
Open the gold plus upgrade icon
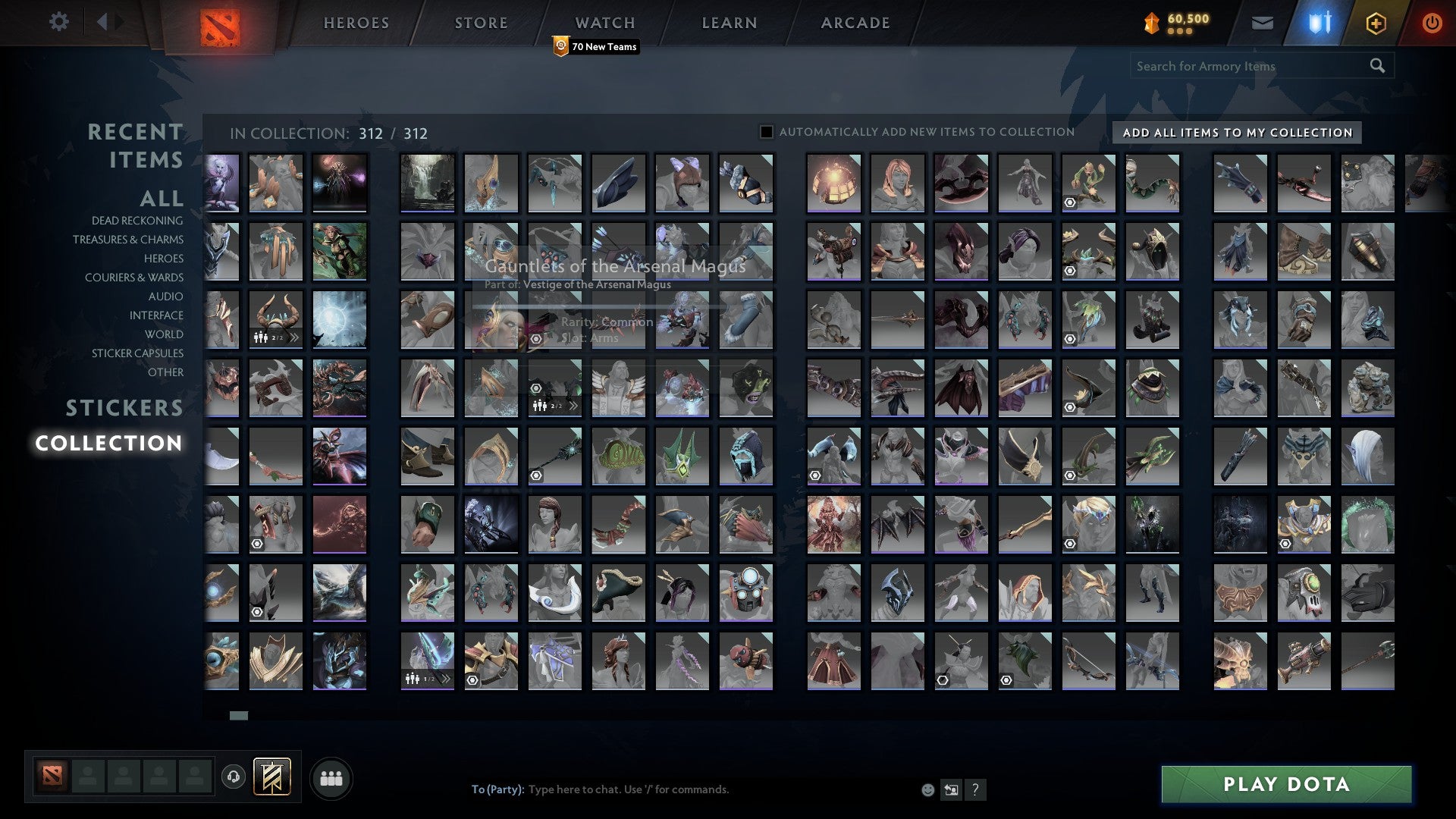(x=1373, y=23)
